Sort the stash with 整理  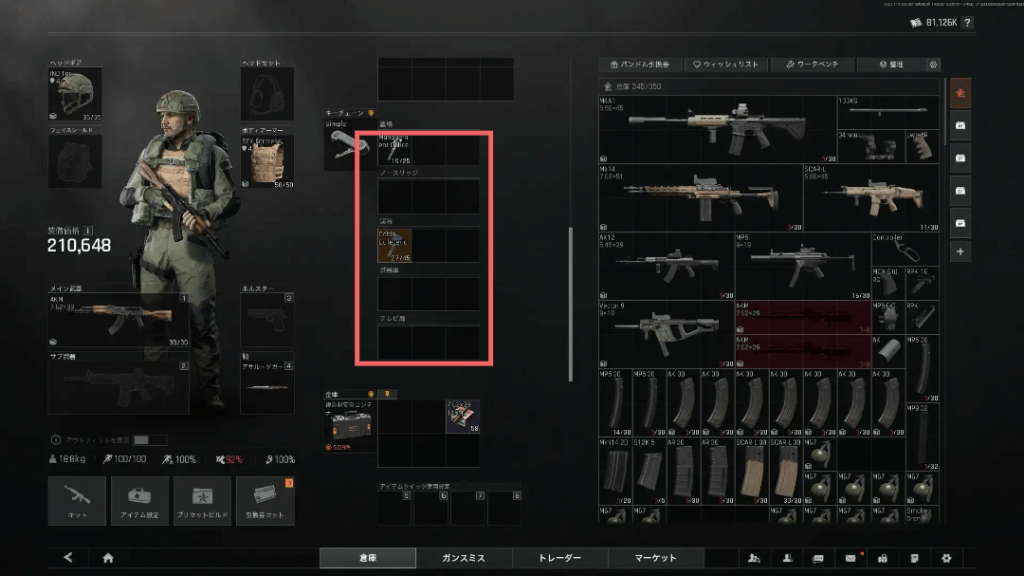point(891,65)
